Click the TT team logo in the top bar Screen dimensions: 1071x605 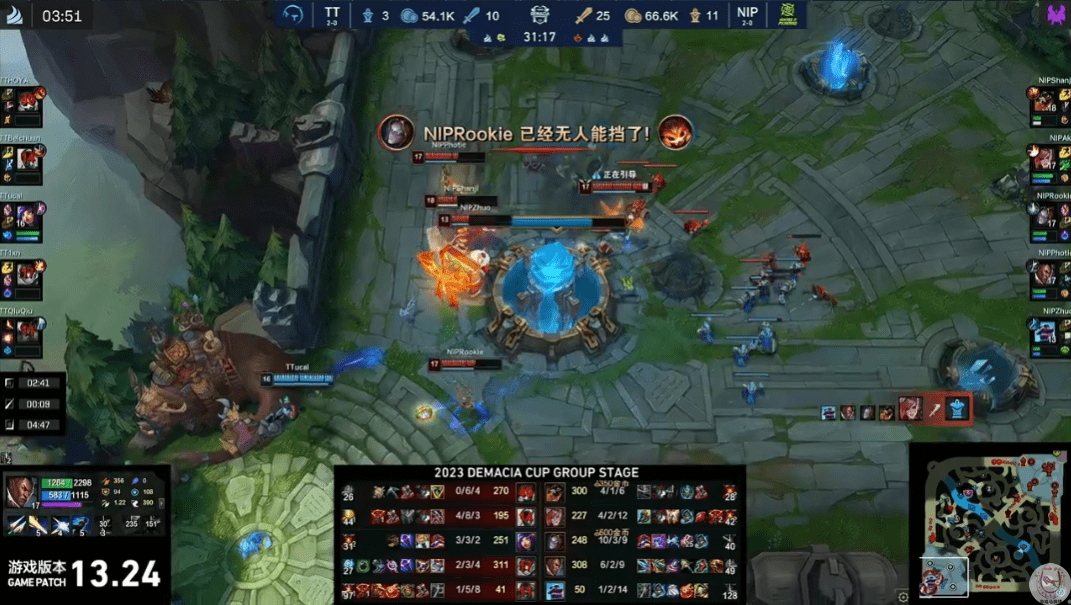pyautogui.click(x=294, y=15)
